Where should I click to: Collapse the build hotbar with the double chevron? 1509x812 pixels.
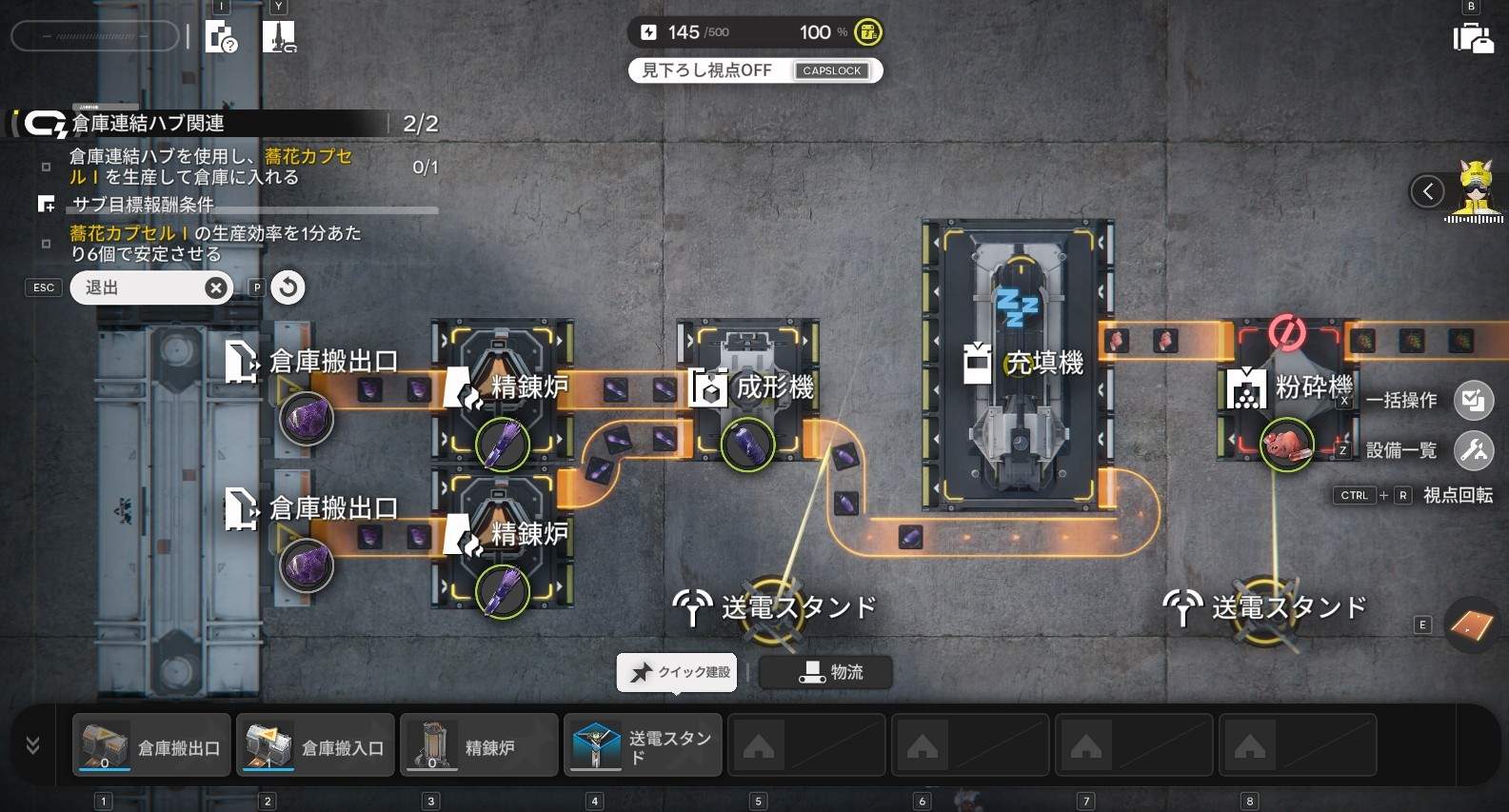(33, 745)
